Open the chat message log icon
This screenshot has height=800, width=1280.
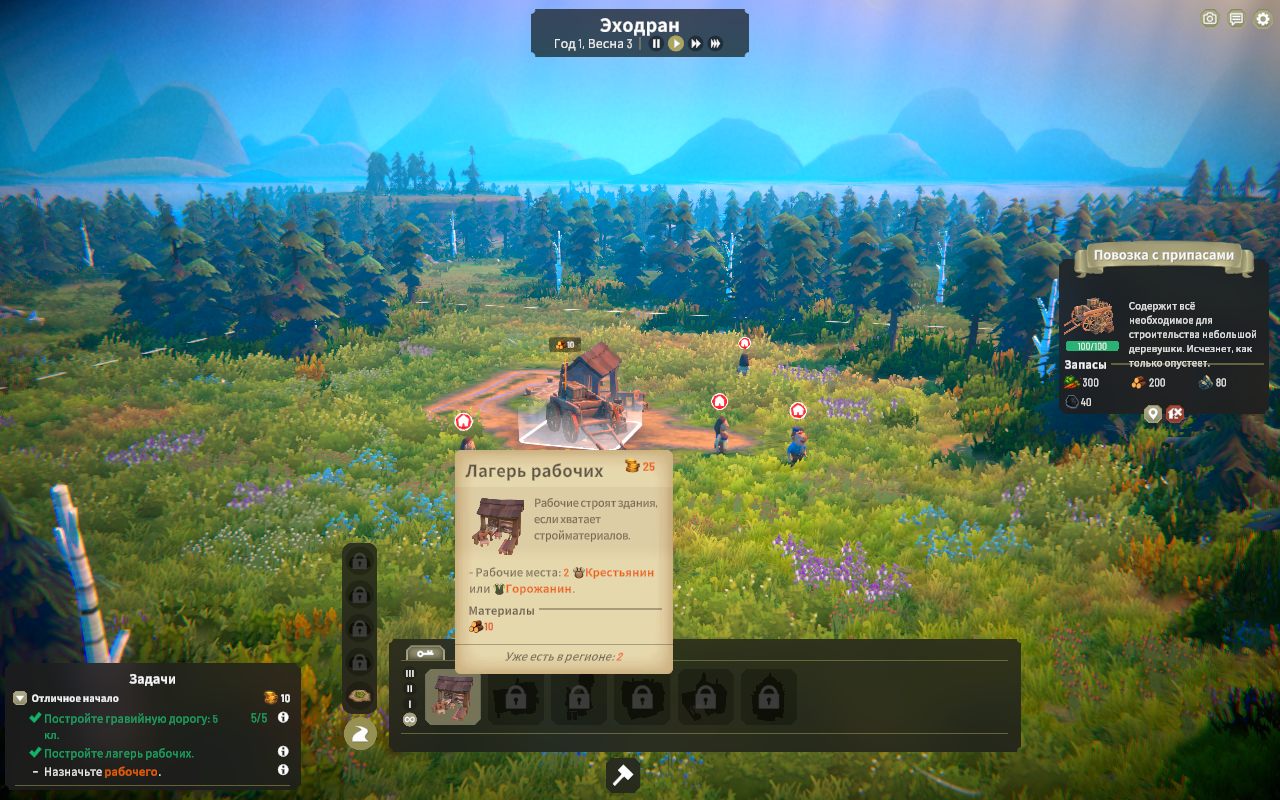pos(1236,19)
